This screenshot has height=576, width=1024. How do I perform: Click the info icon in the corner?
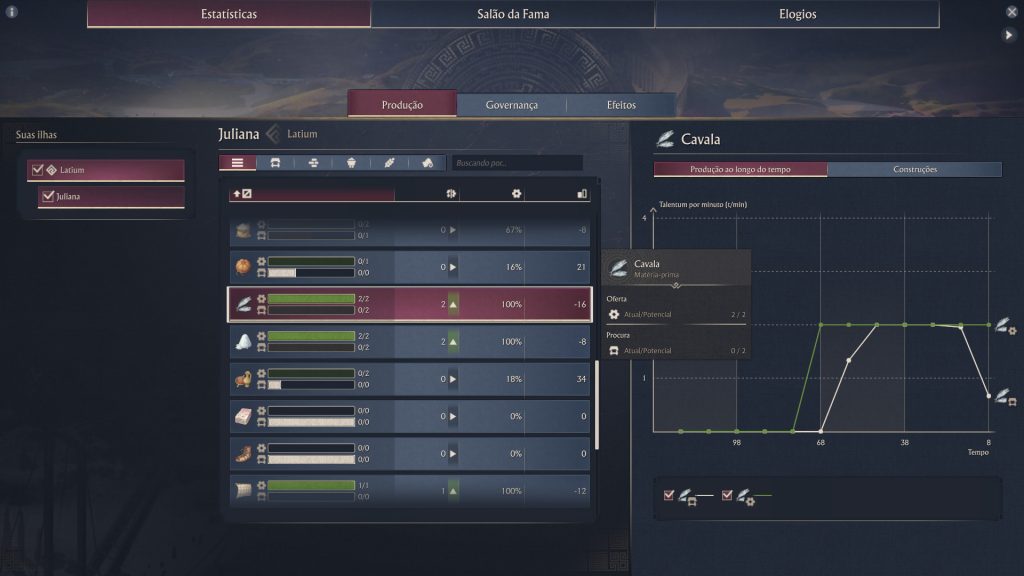(12, 12)
